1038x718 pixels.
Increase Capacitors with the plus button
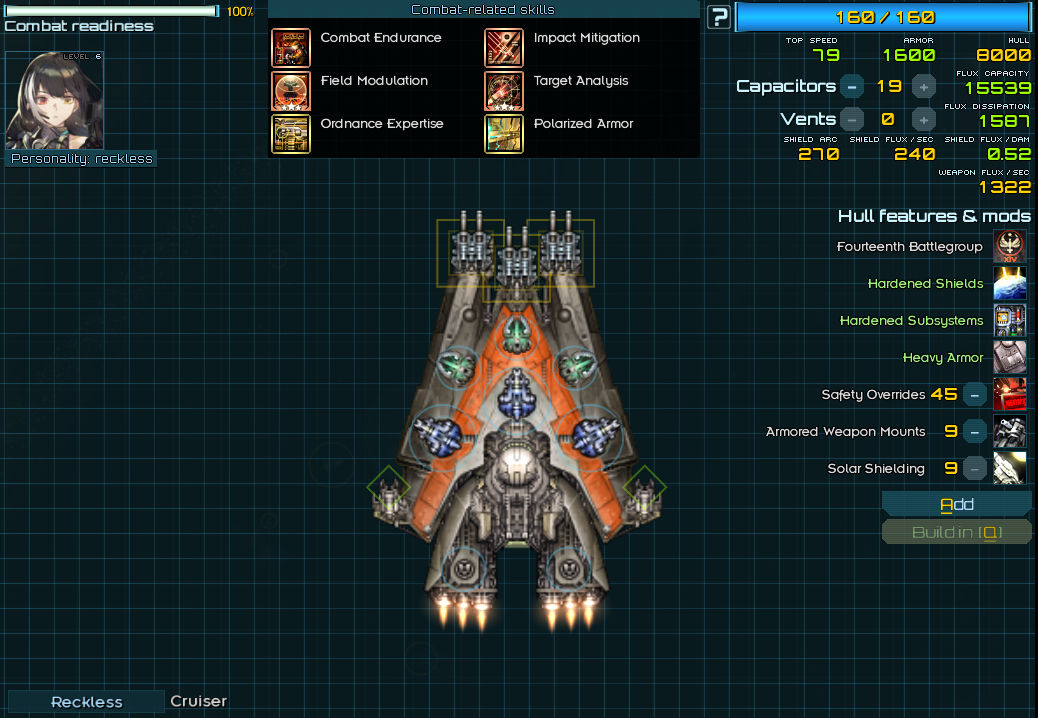(x=924, y=86)
